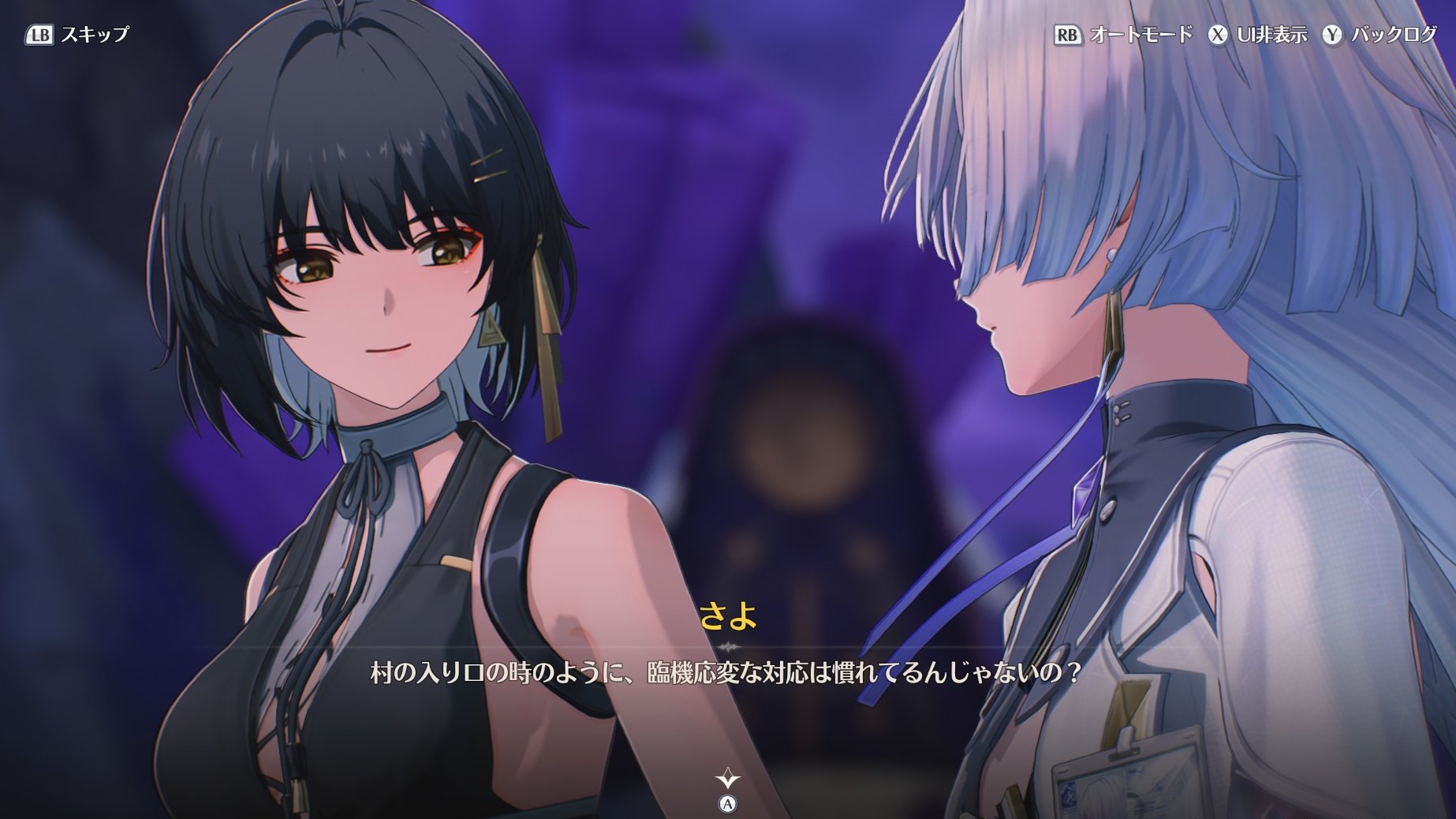Enable オートモード auto-play
Viewport: 1456px width, 819px height.
coord(1123,35)
